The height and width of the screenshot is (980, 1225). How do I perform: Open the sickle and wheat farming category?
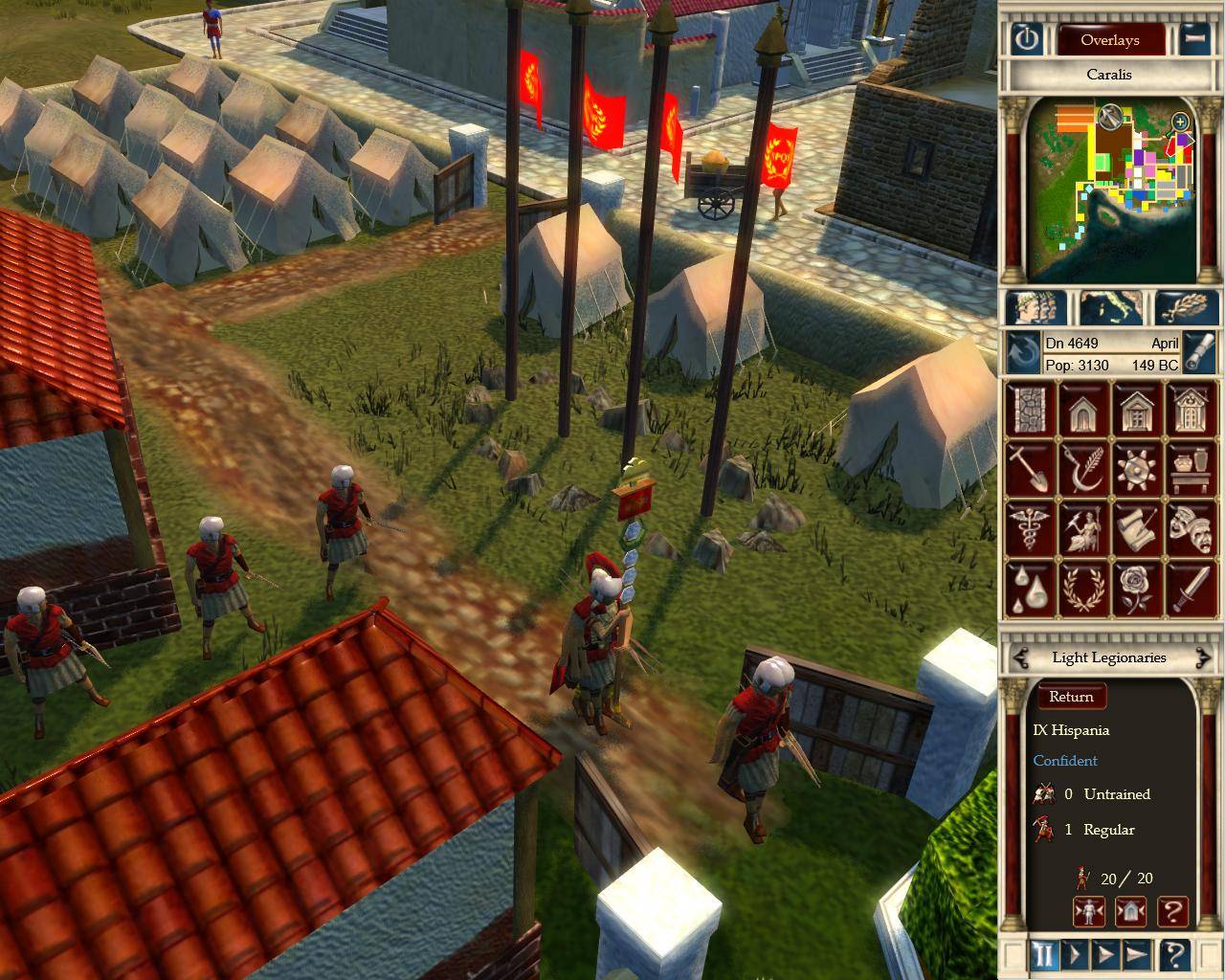click(1084, 469)
